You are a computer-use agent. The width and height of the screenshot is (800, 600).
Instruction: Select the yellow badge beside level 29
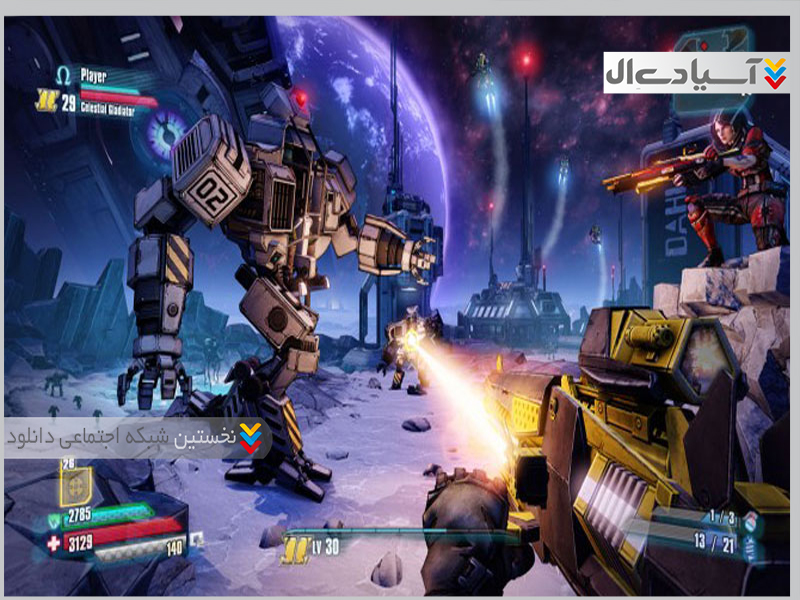click(x=44, y=99)
